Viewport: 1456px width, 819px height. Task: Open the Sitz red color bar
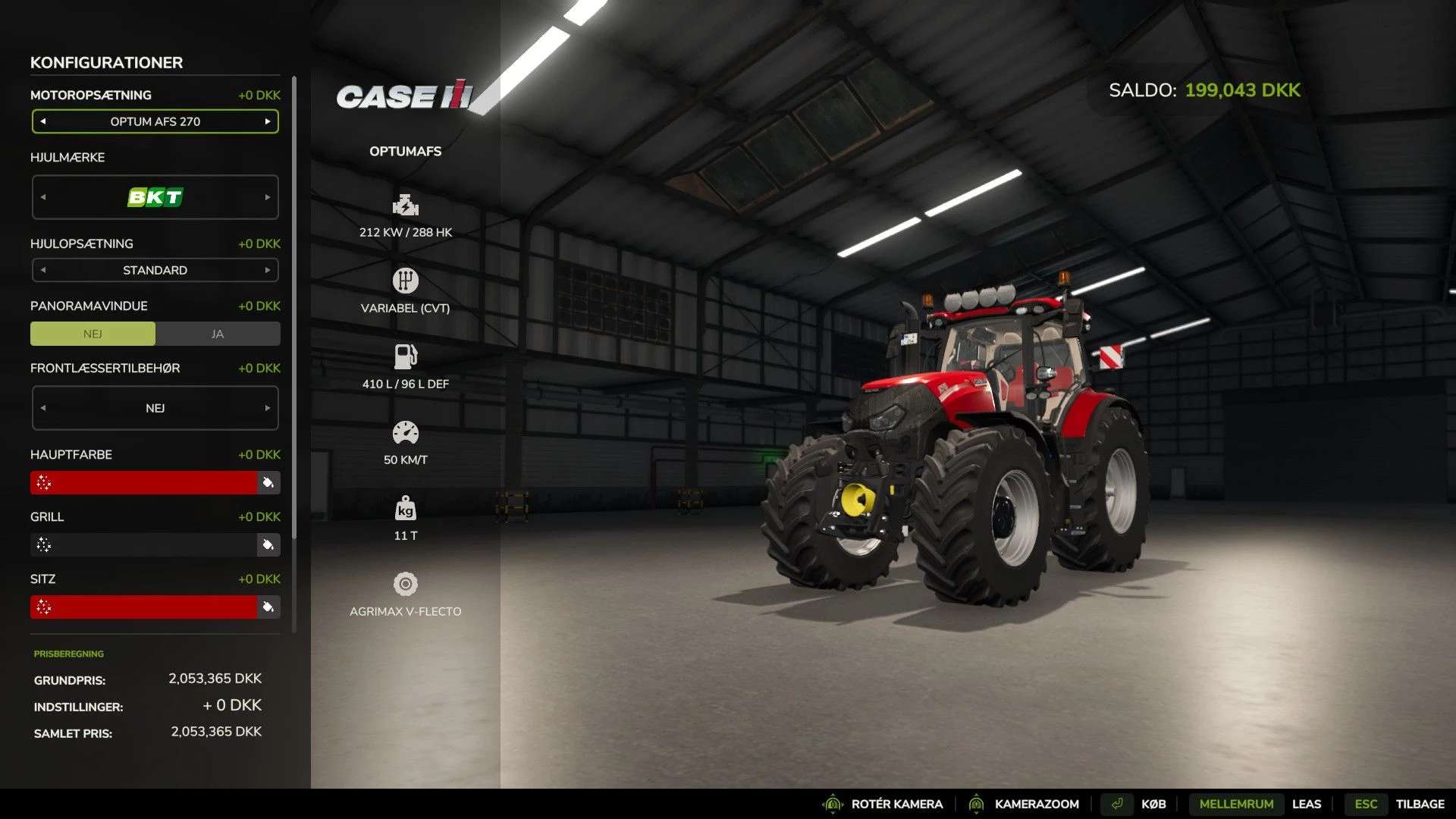tap(144, 607)
